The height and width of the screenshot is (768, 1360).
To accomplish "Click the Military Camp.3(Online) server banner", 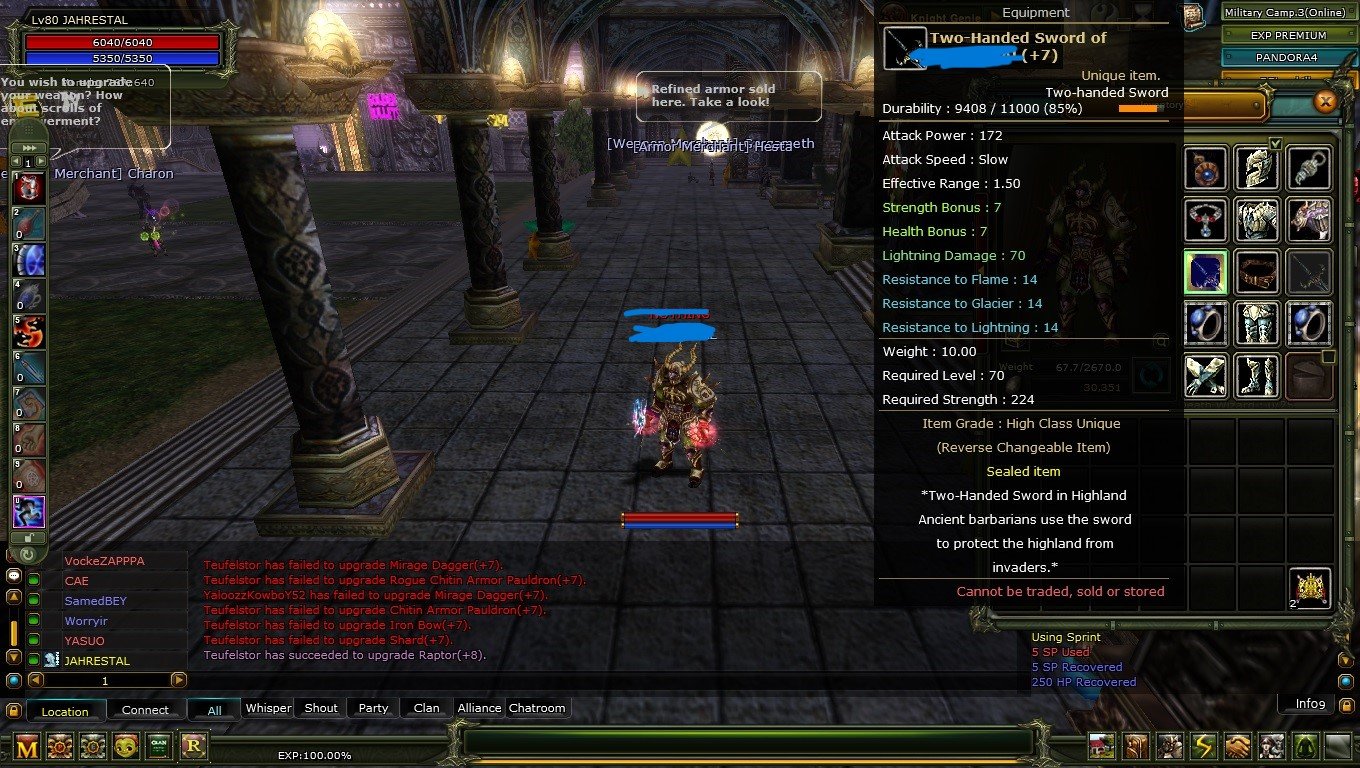I will (1289, 13).
